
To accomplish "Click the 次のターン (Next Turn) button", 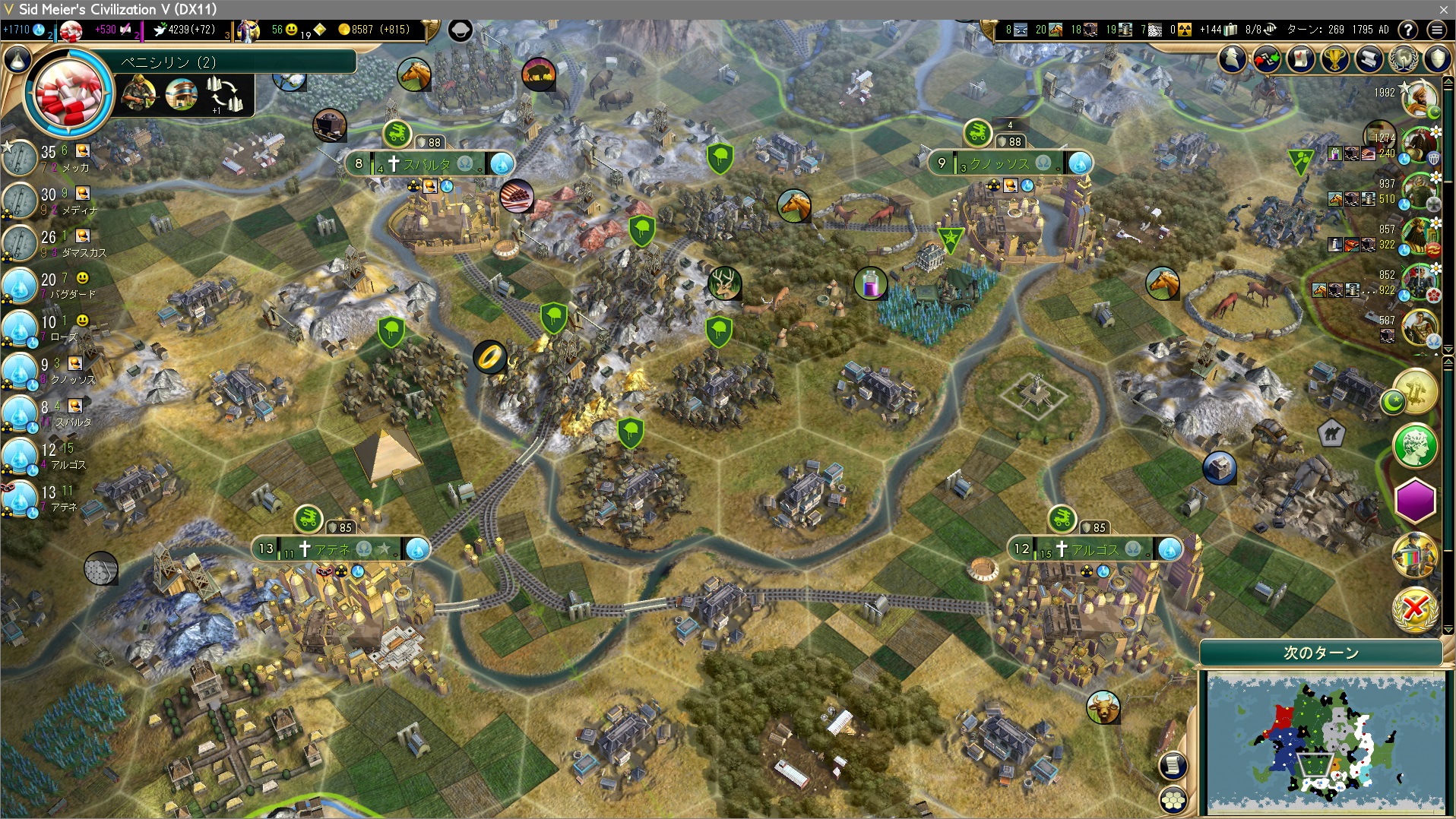I will (1321, 653).
